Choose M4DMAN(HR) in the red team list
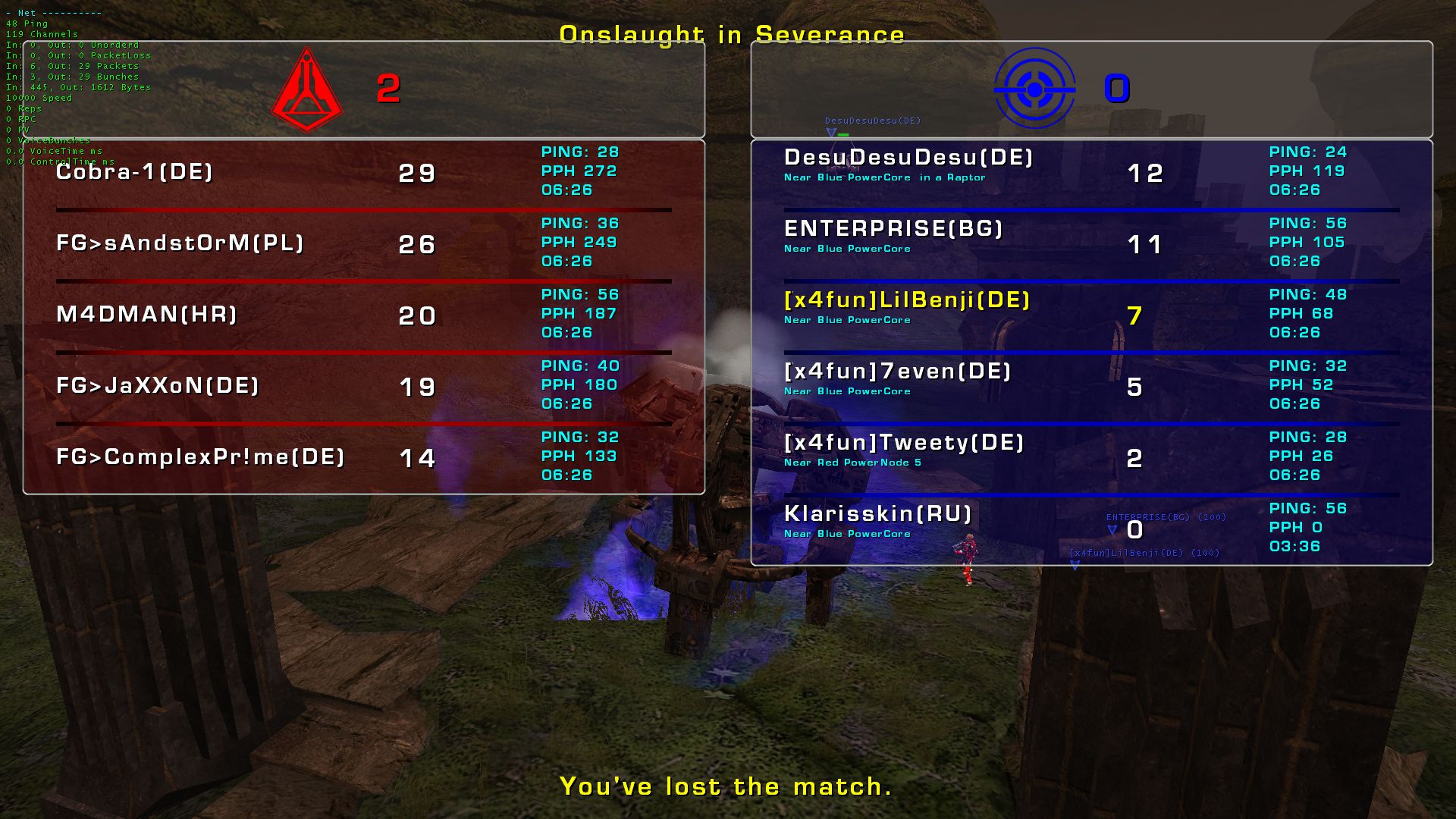Viewport: 1456px width, 819px height. (147, 315)
